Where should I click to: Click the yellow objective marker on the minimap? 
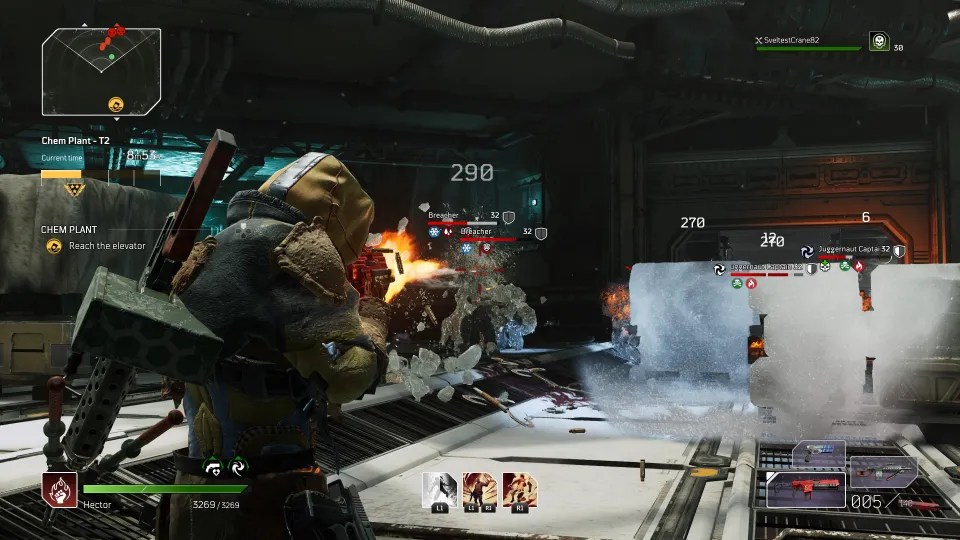tap(115, 103)
